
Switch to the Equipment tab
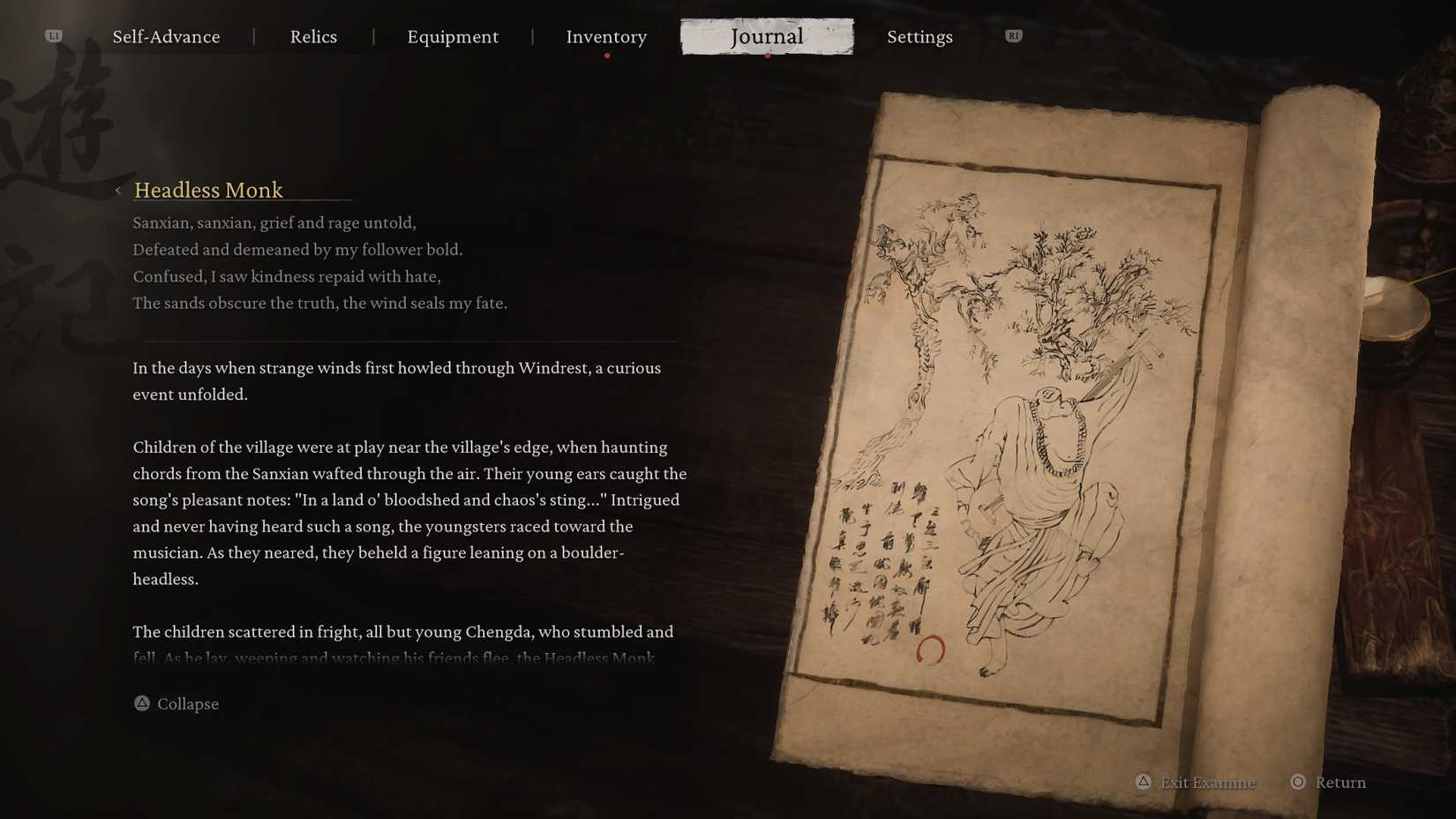[x=453, y=37]
